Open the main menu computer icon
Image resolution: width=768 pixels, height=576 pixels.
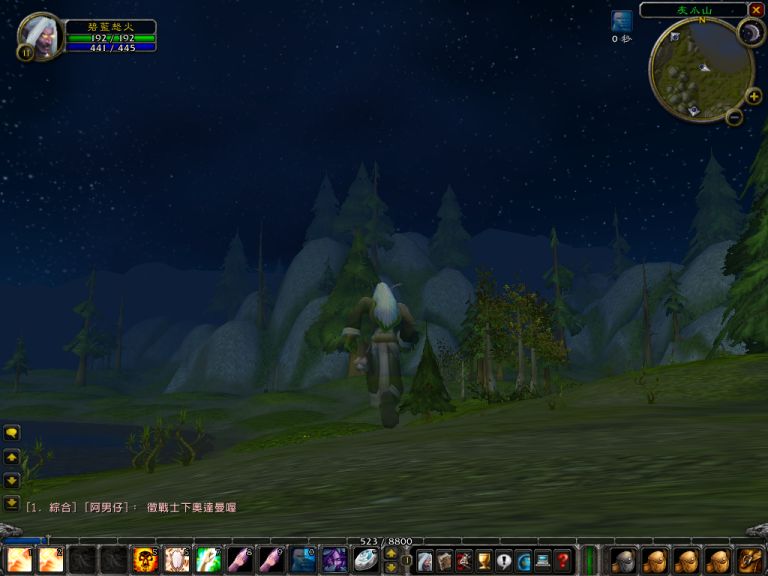(x=543, y=561)
